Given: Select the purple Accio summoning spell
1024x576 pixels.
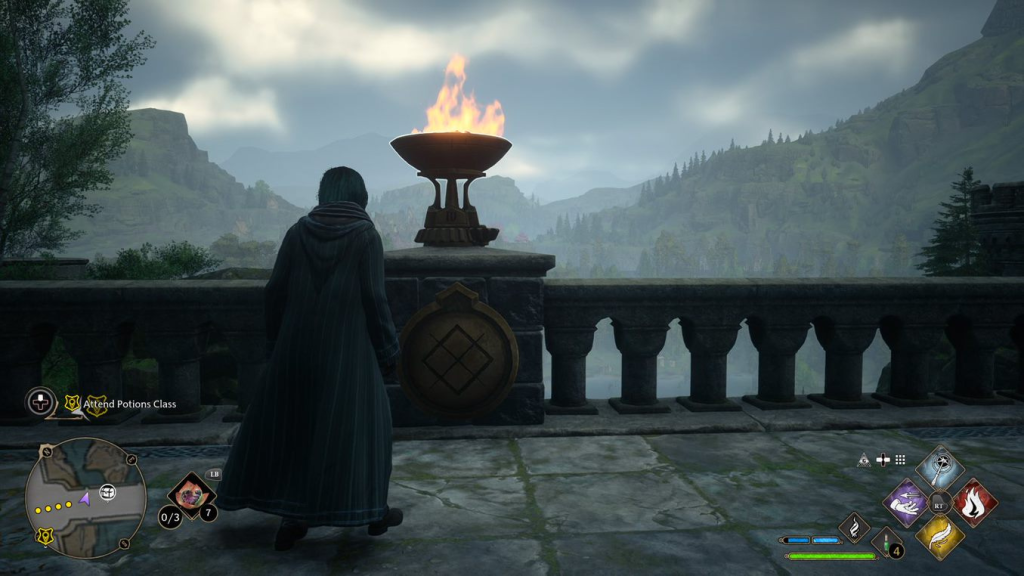Looking at the screenshot, I should tap(907, 502).
